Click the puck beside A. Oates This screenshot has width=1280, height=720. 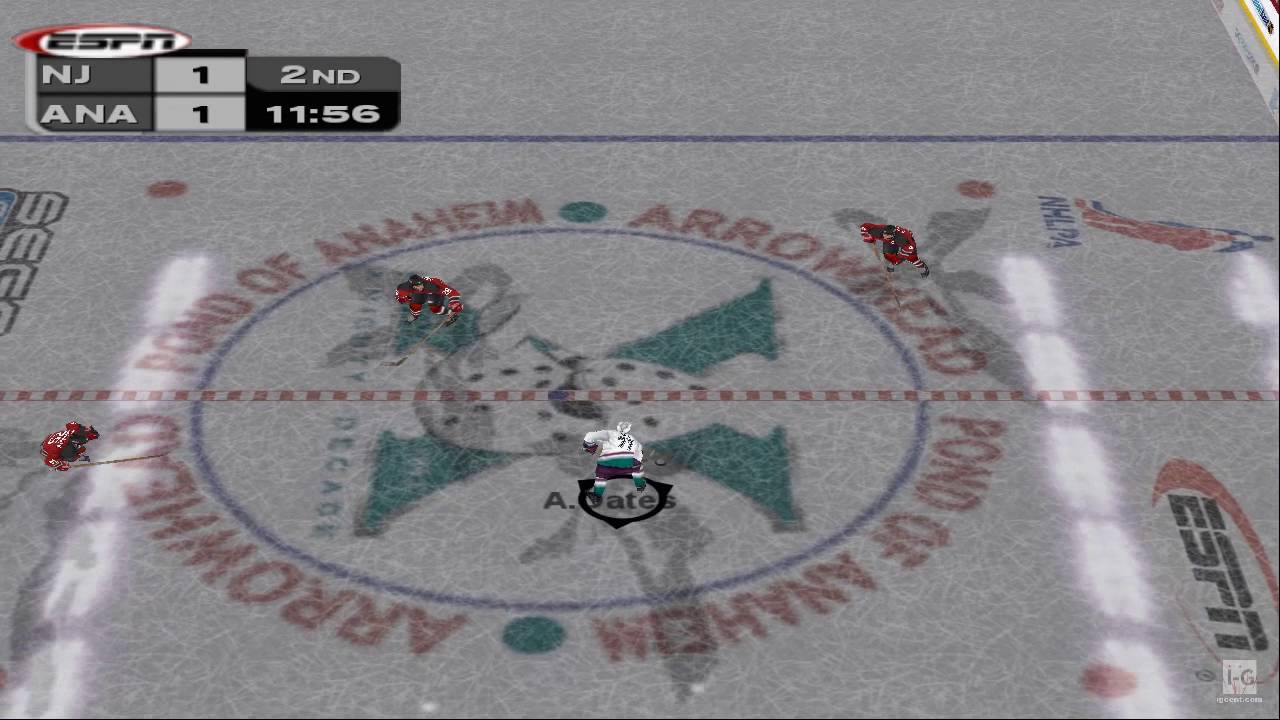(x=657, y=462)
